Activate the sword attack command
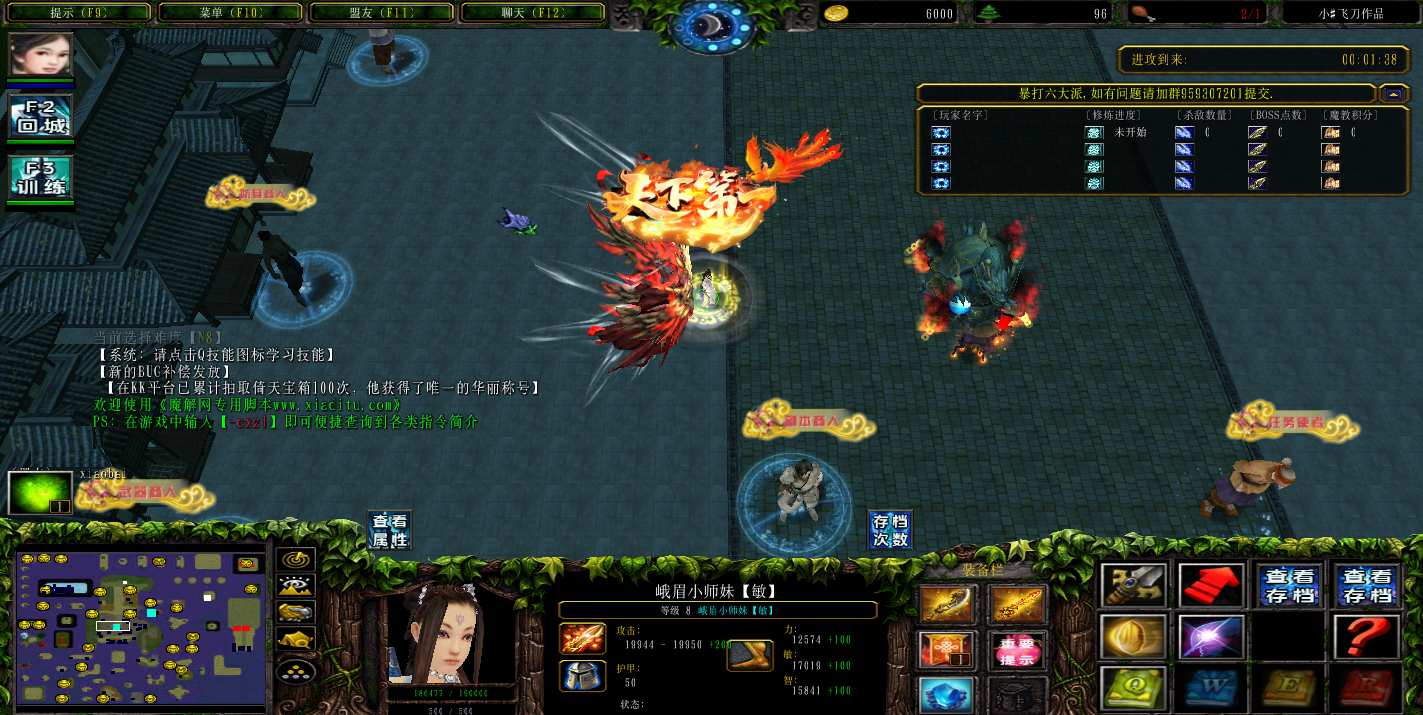The height and width of the screenshot is (715, 1423). coord(1133,586)
